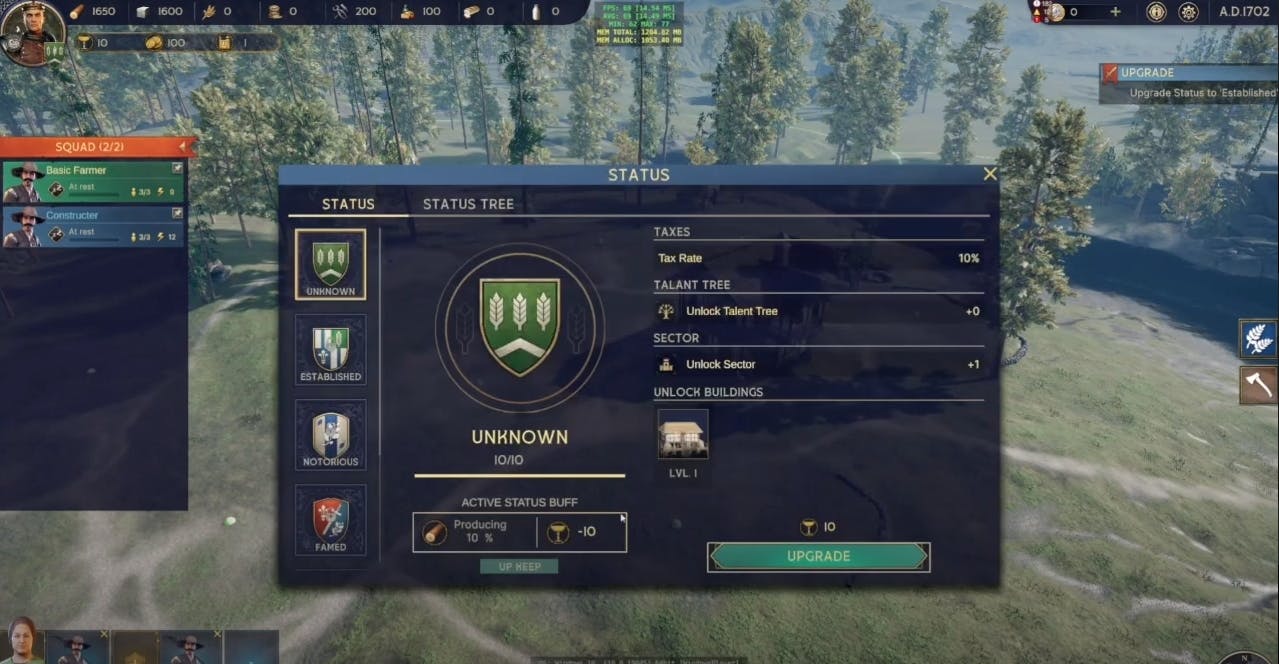Click the player portrait in top corner
The width and height of the screenshot is (1279, 664).
click(30, 30)
